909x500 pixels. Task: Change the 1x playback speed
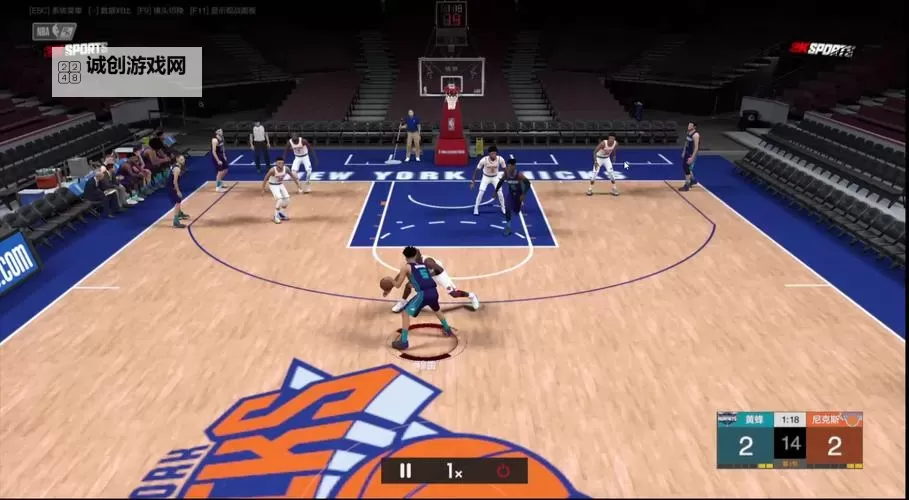(x=454, y=470)
